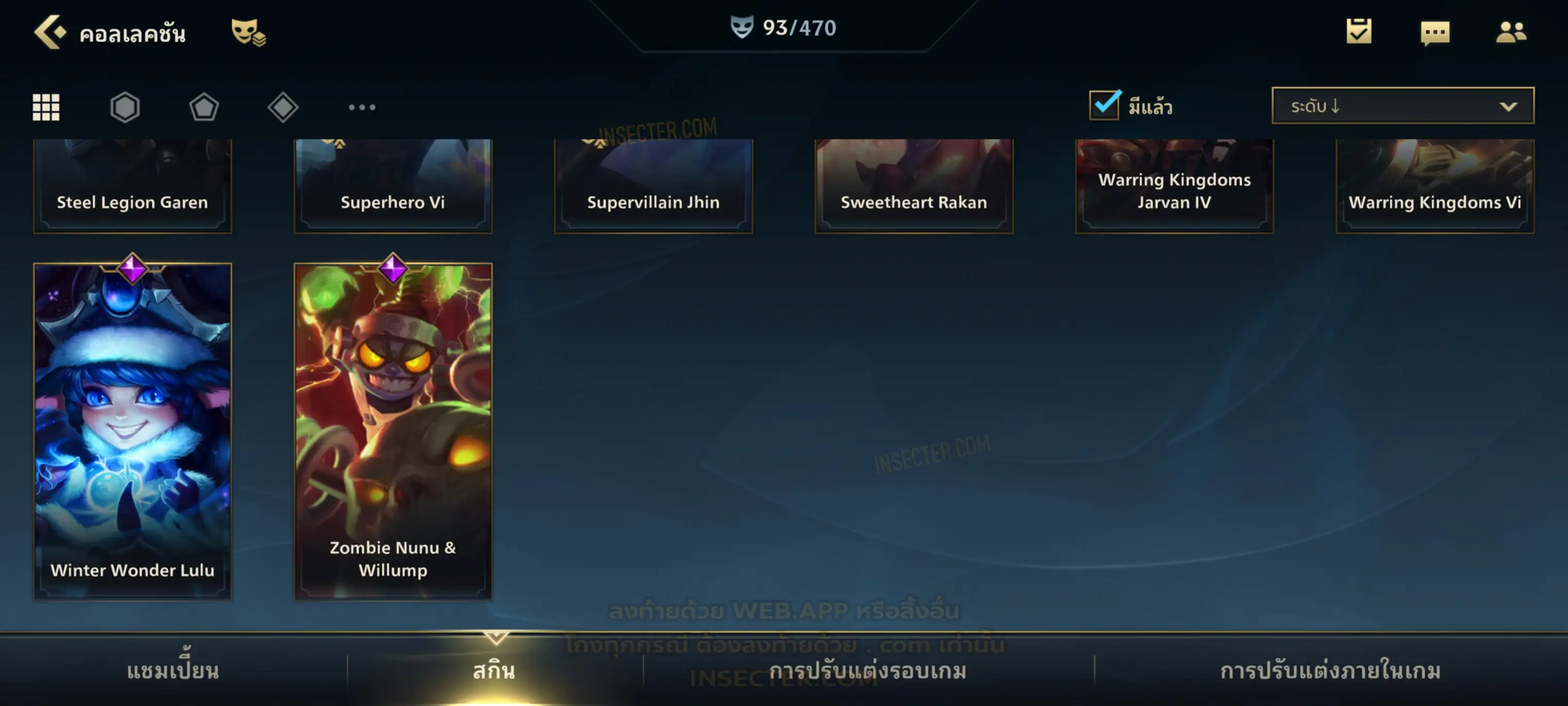View the Warring Kingdoms Jarvan IV skin
This screenshot has height=706, width=1568.
coord(1174,185)
